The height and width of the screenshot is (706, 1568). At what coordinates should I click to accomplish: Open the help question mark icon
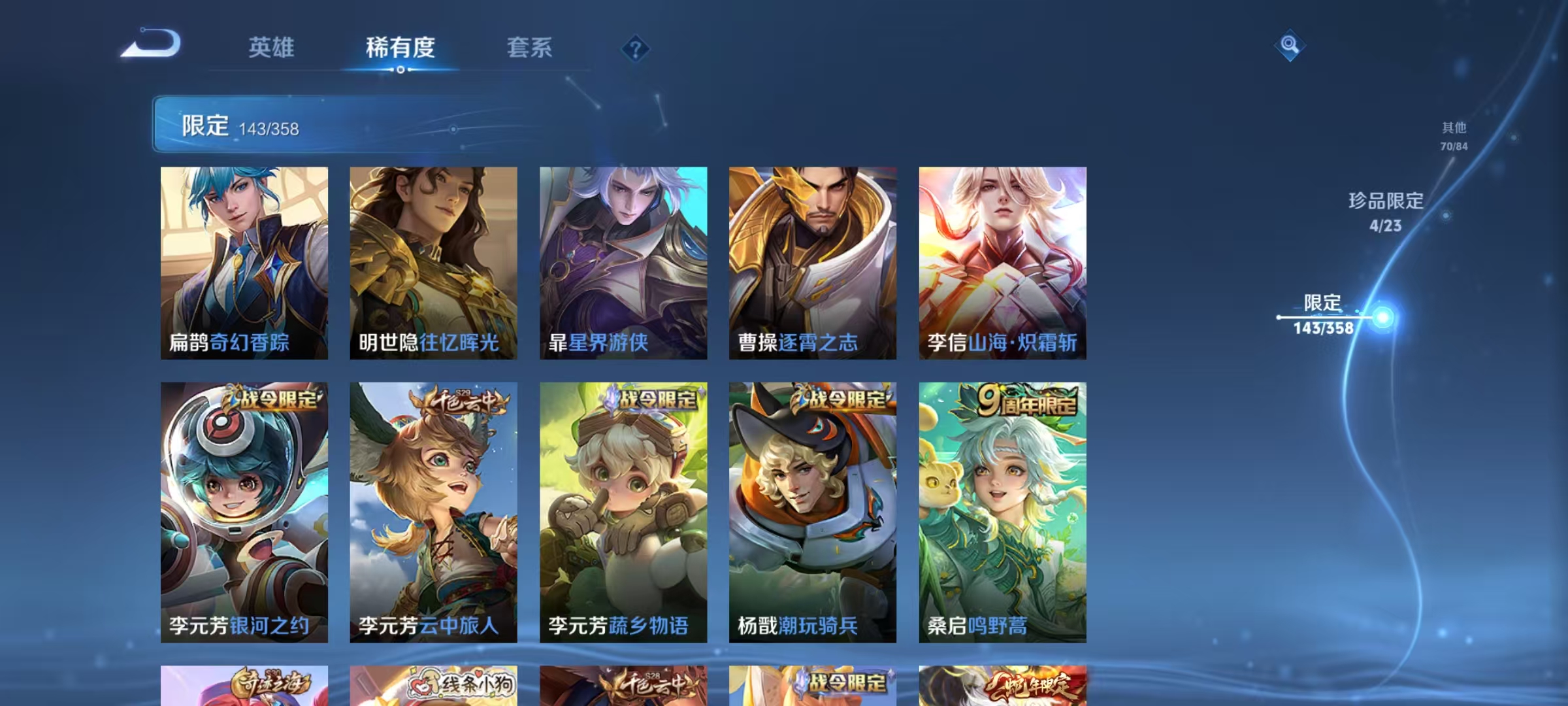637,47
